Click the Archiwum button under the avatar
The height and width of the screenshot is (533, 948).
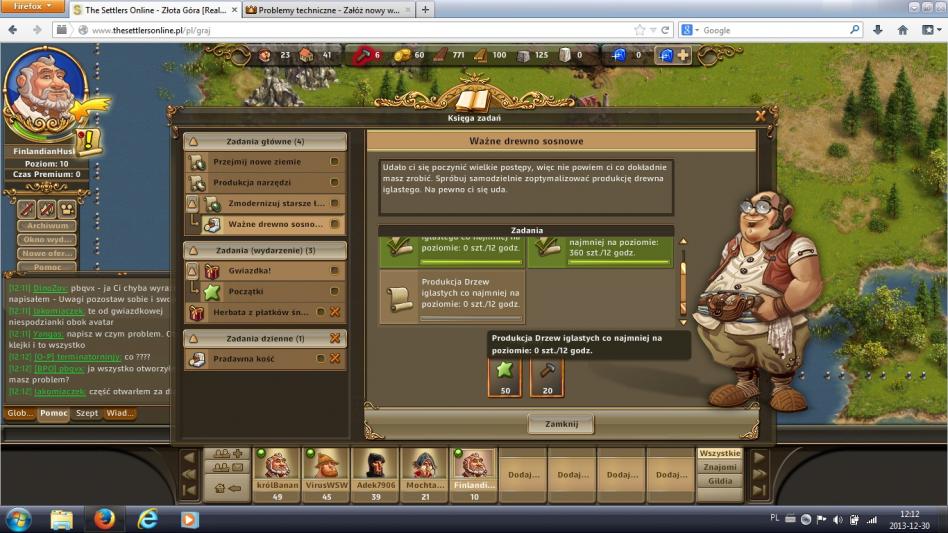click(x=49, y=227)
